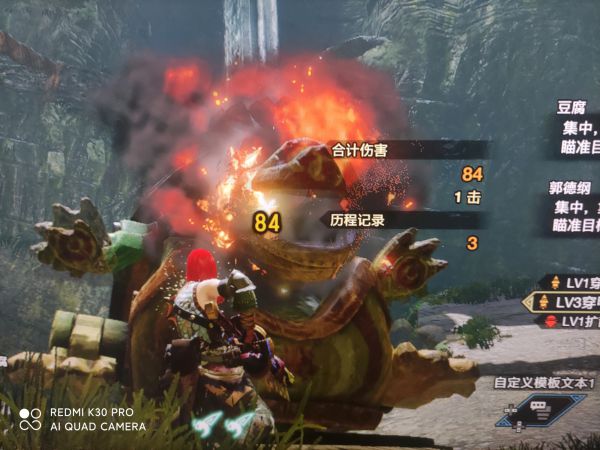Switch to the red LV1 spread ammo
Viewport: 600px width, 450px height.
click(570, 321)
